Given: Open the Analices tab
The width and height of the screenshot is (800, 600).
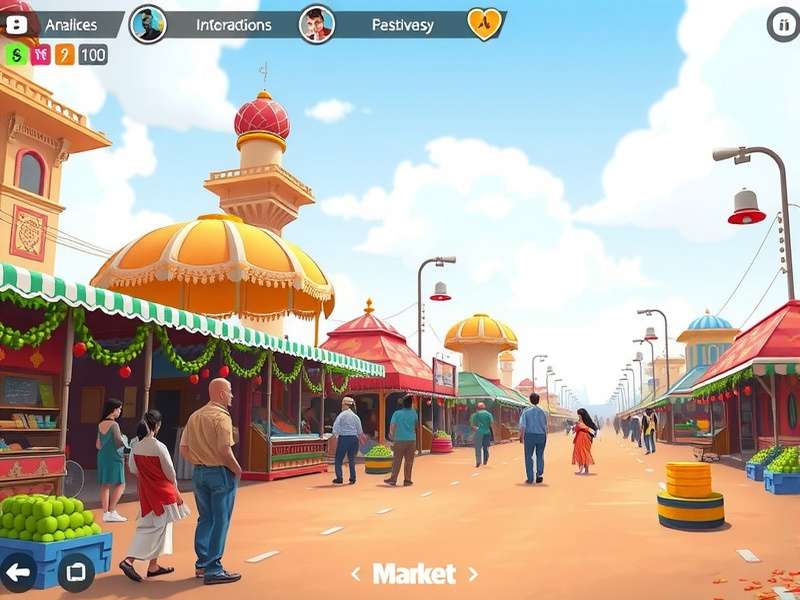Looking at the screenshot, I should [70, 25].
